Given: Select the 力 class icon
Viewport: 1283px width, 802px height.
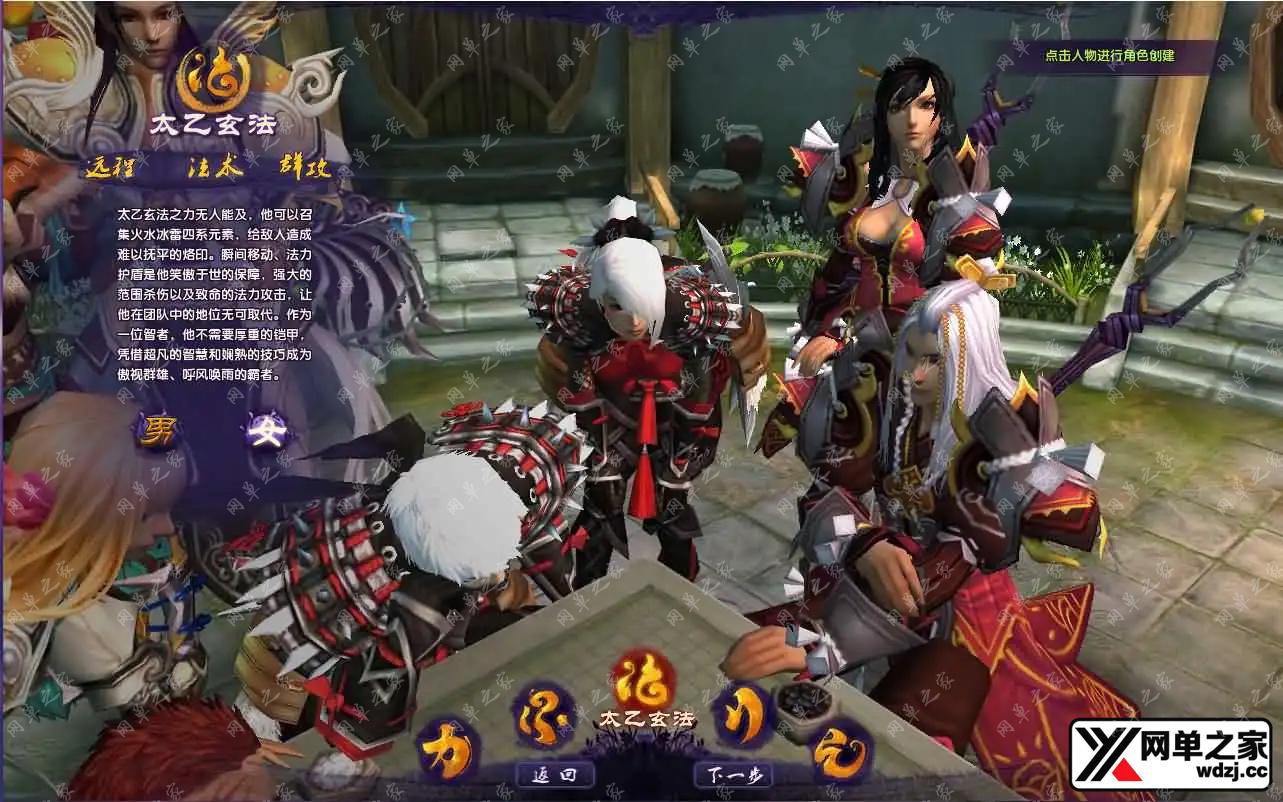Looking at the screenshot, I should coord(445,750).
